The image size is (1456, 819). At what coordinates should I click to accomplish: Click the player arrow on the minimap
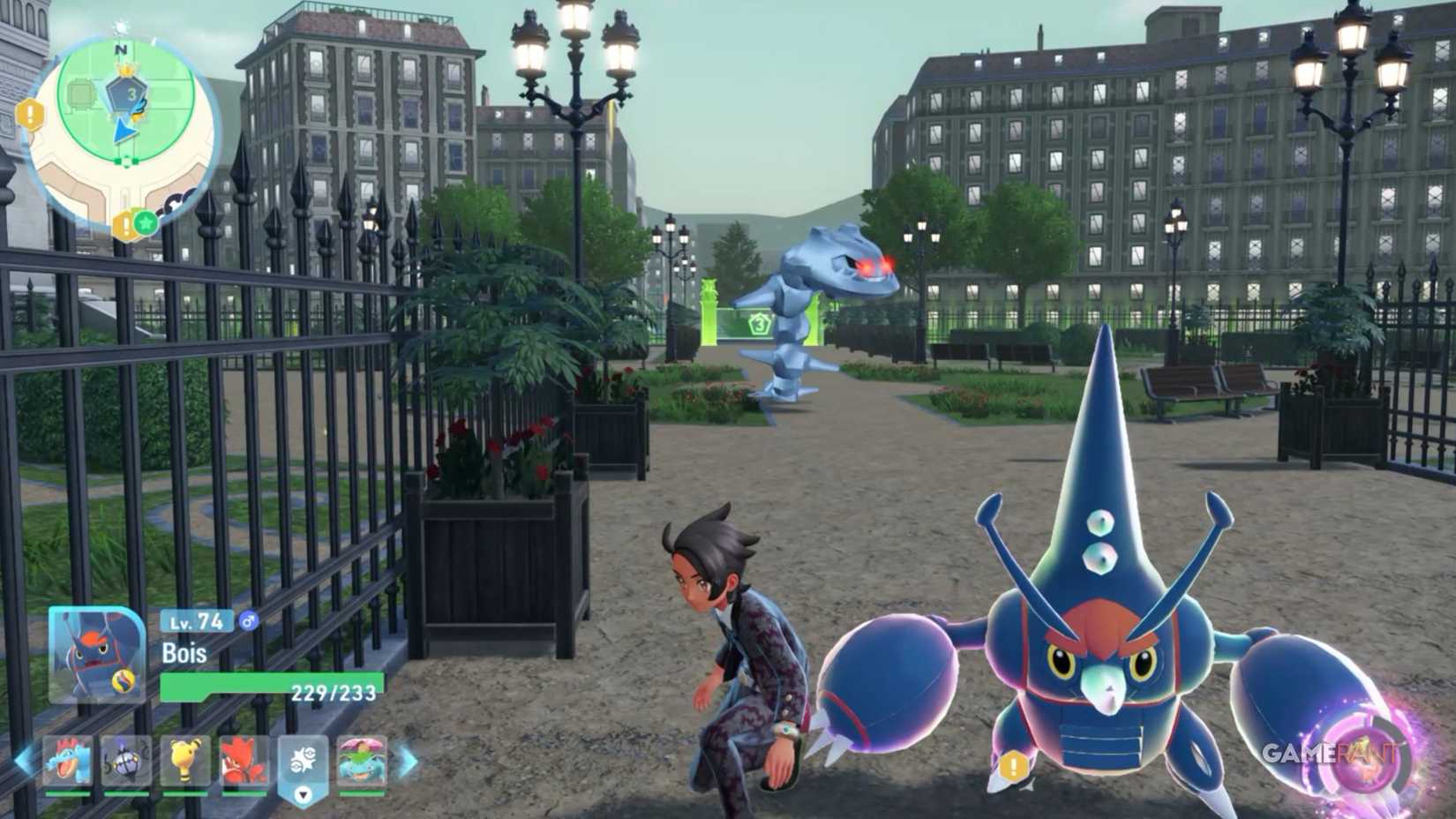[x=124, y=131]
